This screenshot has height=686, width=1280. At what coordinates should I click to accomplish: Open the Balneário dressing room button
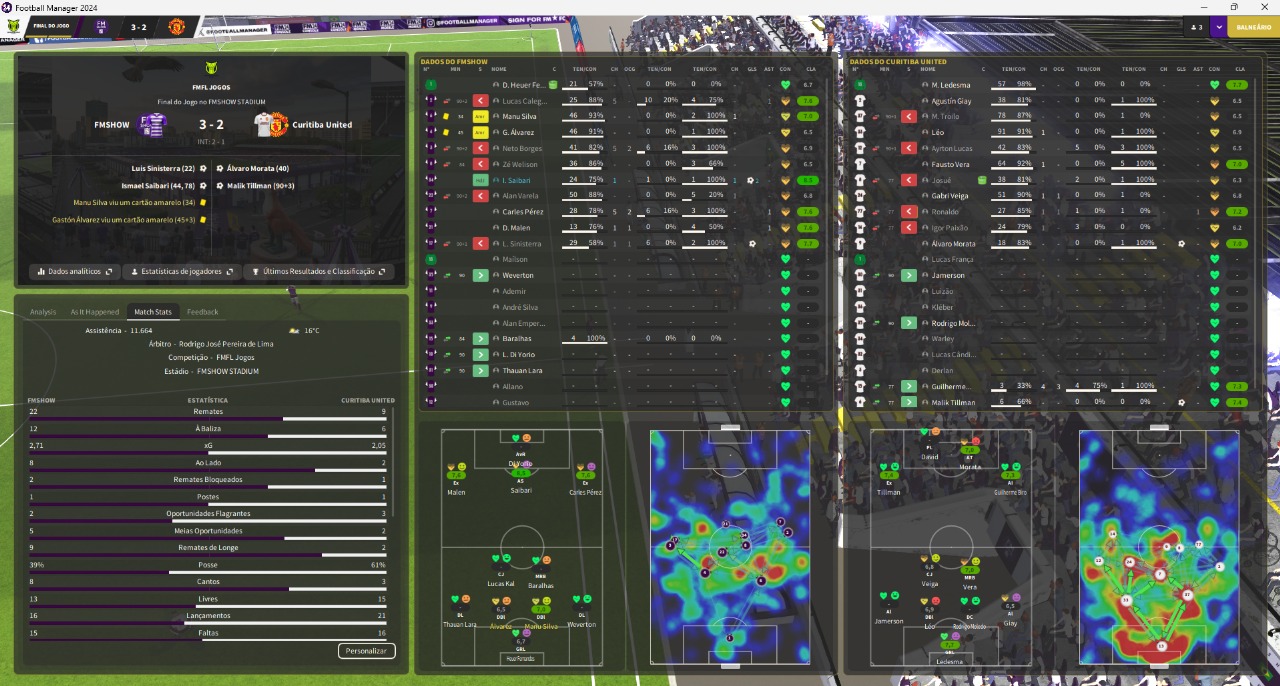tap(1253, 27)
